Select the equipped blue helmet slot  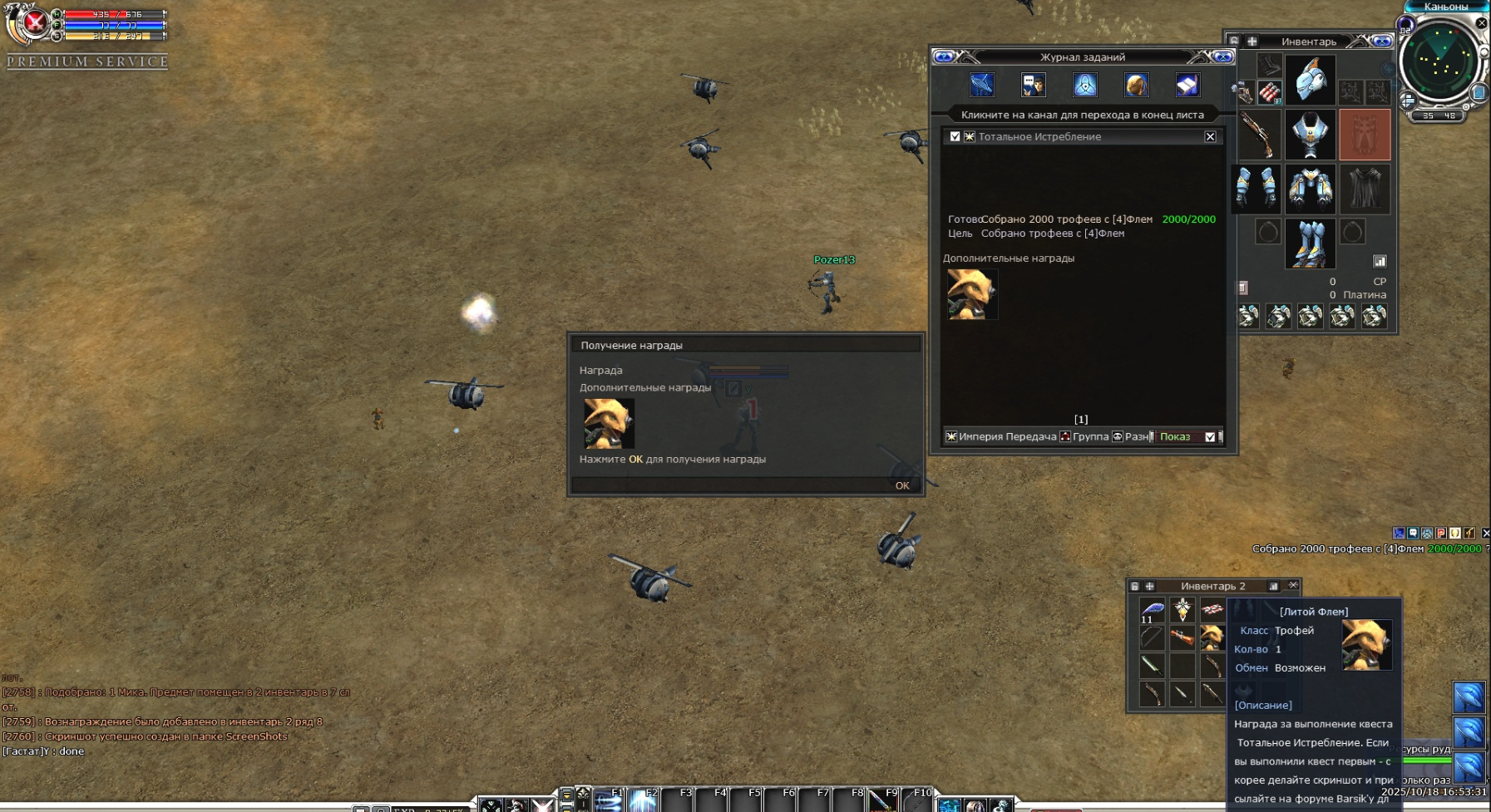[x=1310, y=80]
